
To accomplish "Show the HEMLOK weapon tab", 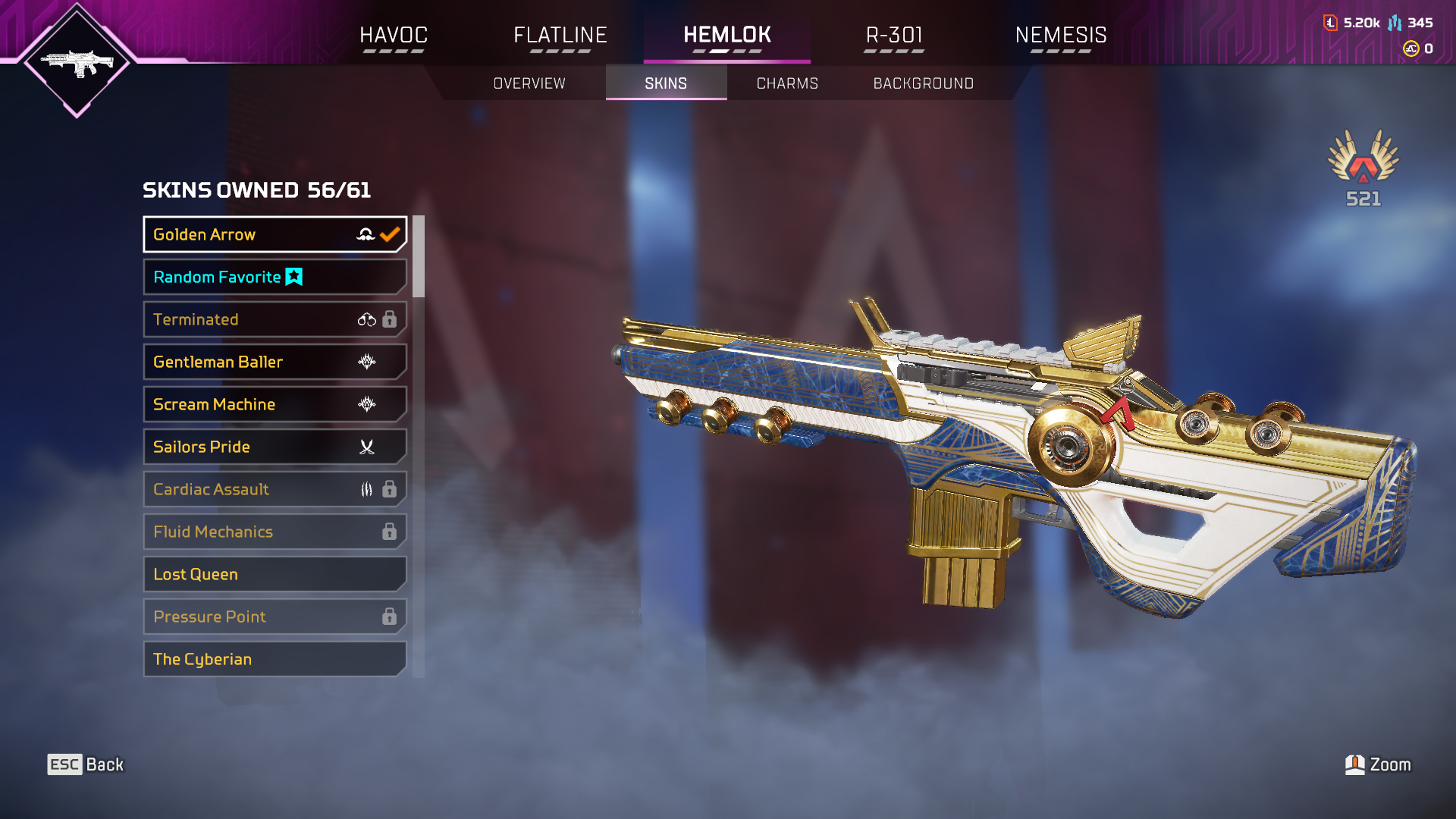I will pos(727,36).
